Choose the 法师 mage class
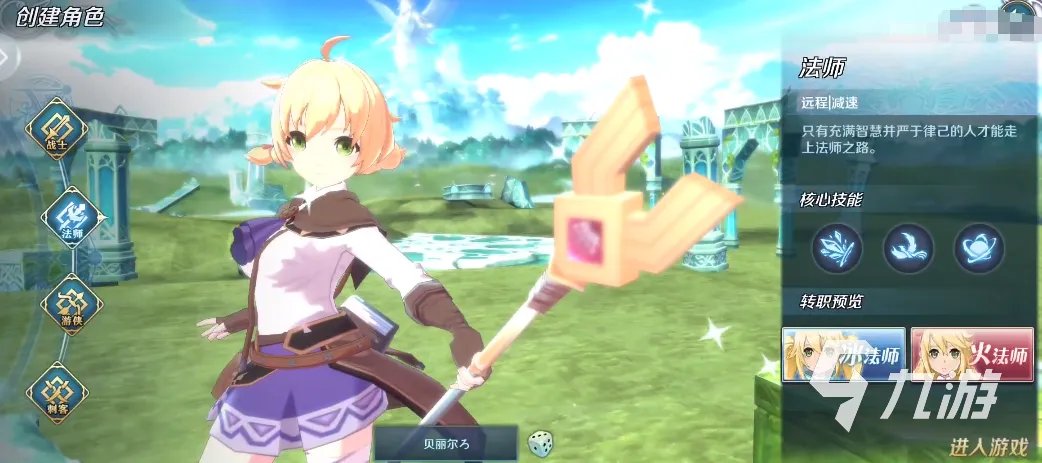Image resolution: width=1042 pixels, height=463 pixels. (72, 218)
